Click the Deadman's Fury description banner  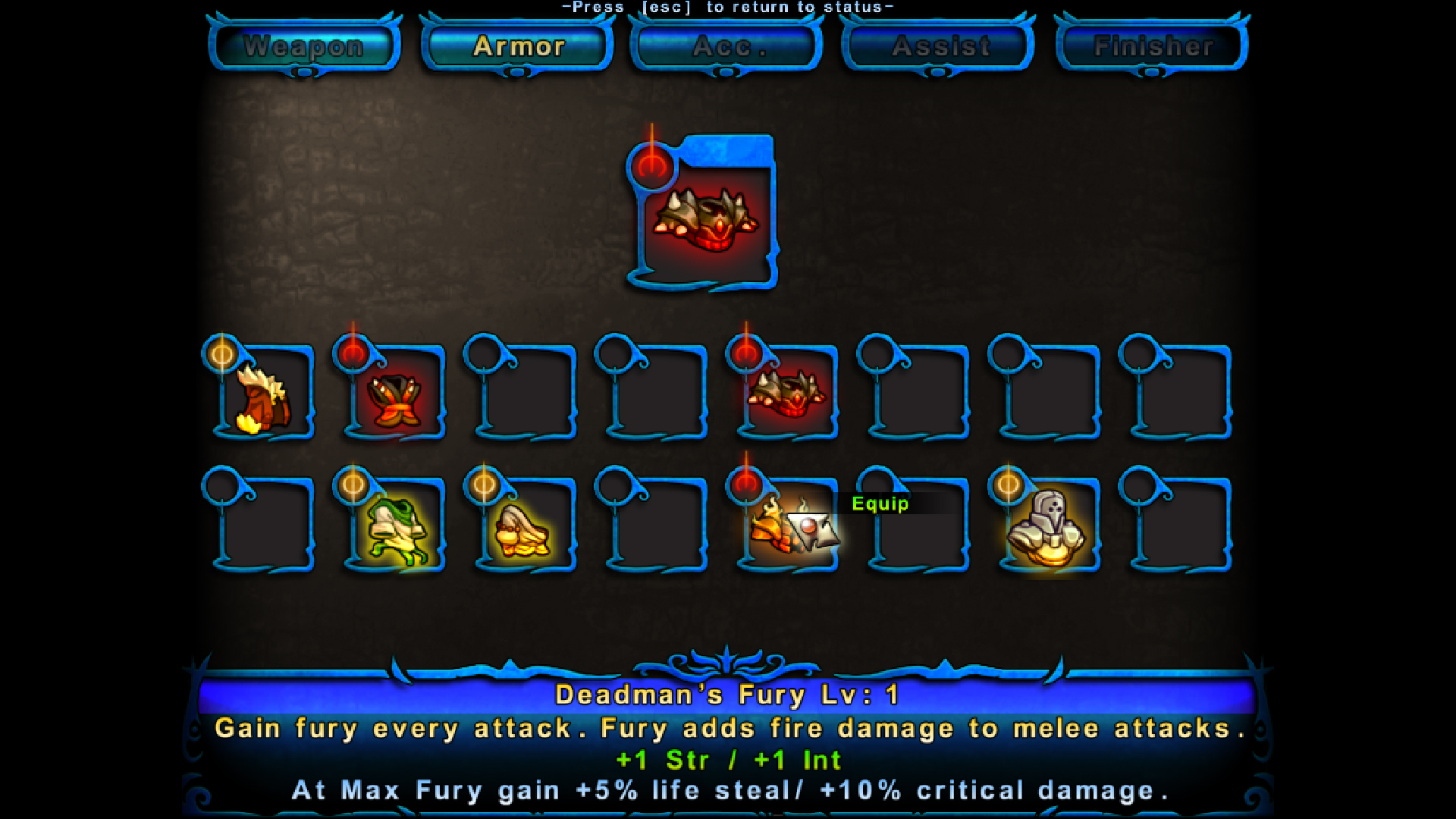click(728, 693)
